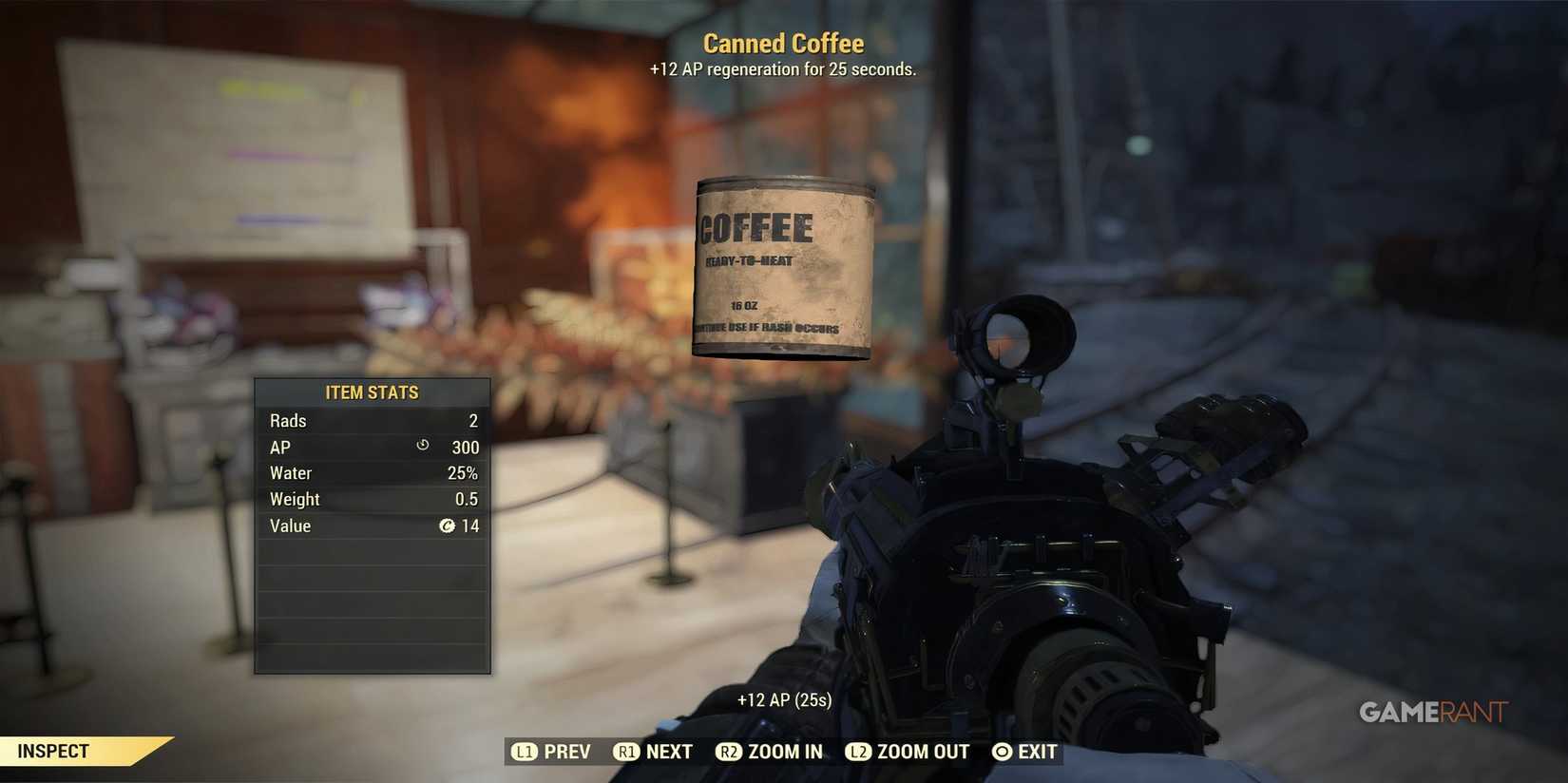Activate ZOOM OUT on the item

[922, 751]
